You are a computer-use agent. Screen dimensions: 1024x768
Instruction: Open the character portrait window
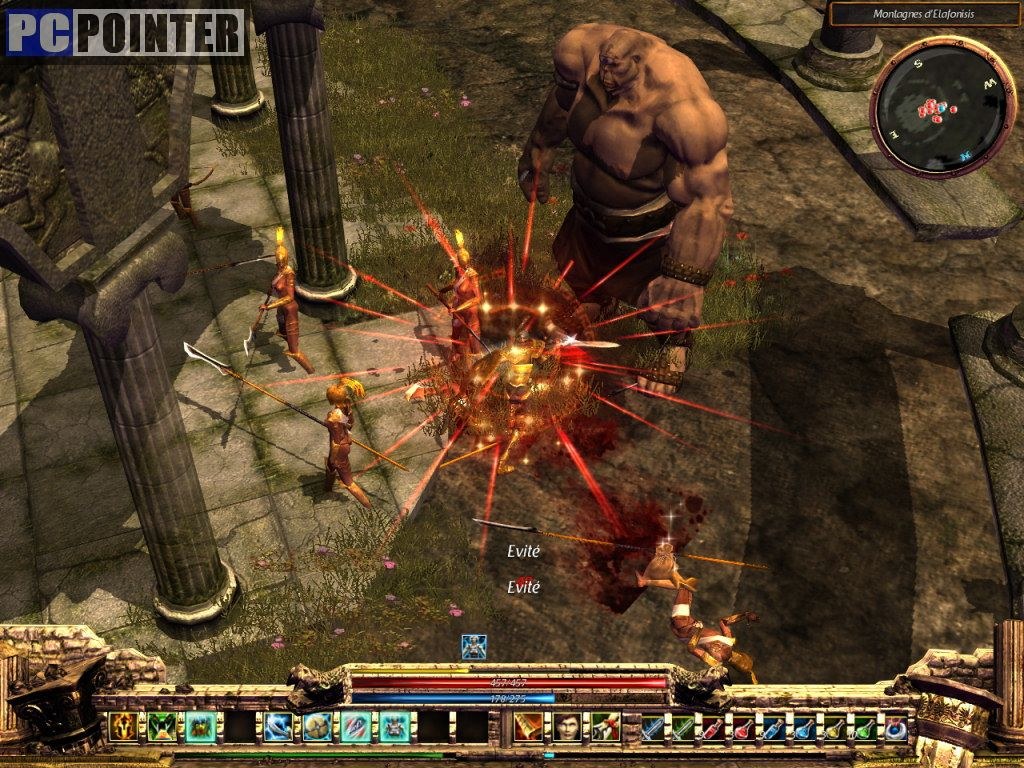click(567, 727)
